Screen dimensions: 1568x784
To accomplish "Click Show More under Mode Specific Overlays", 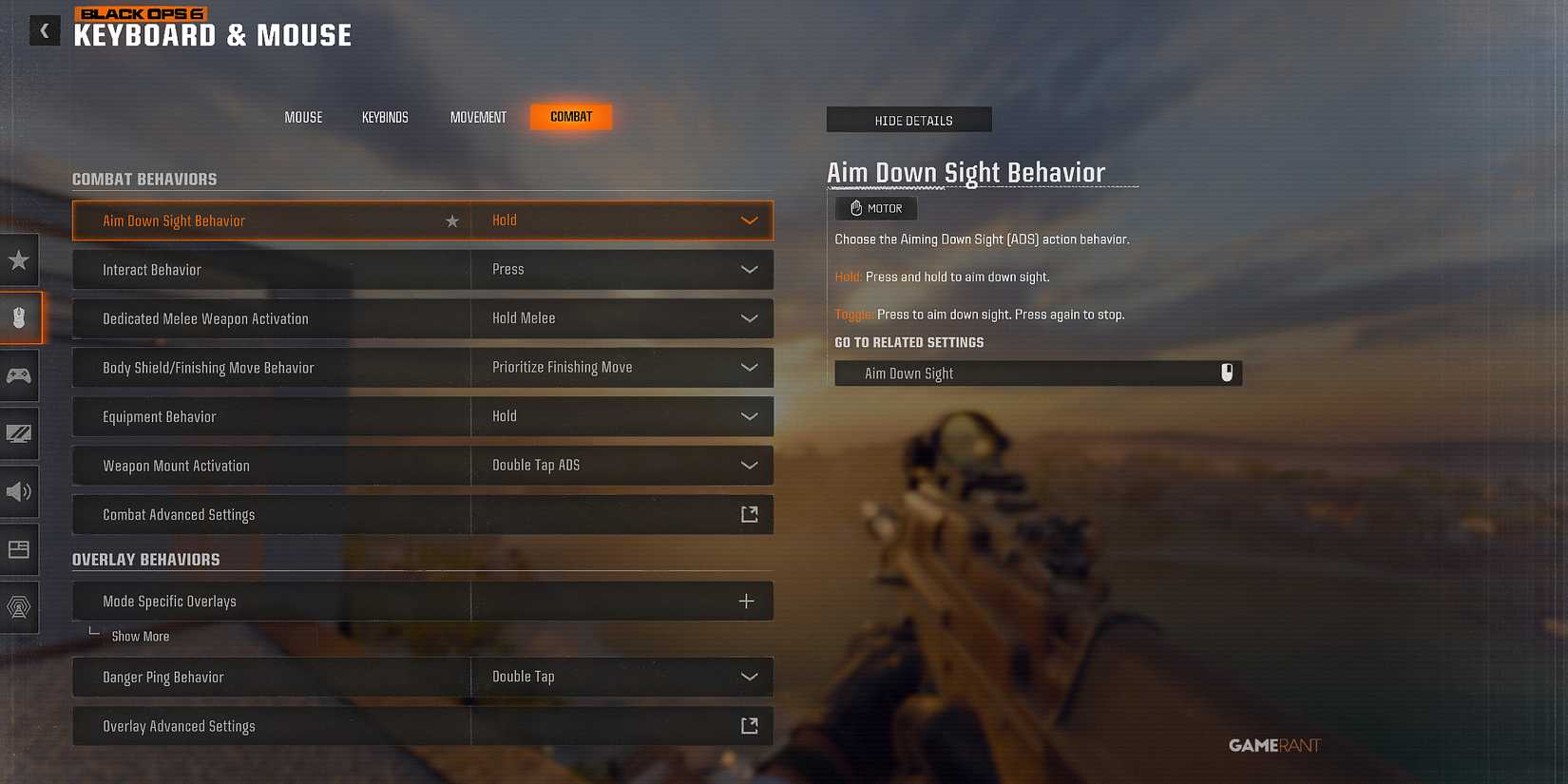I will click(141, 636).
